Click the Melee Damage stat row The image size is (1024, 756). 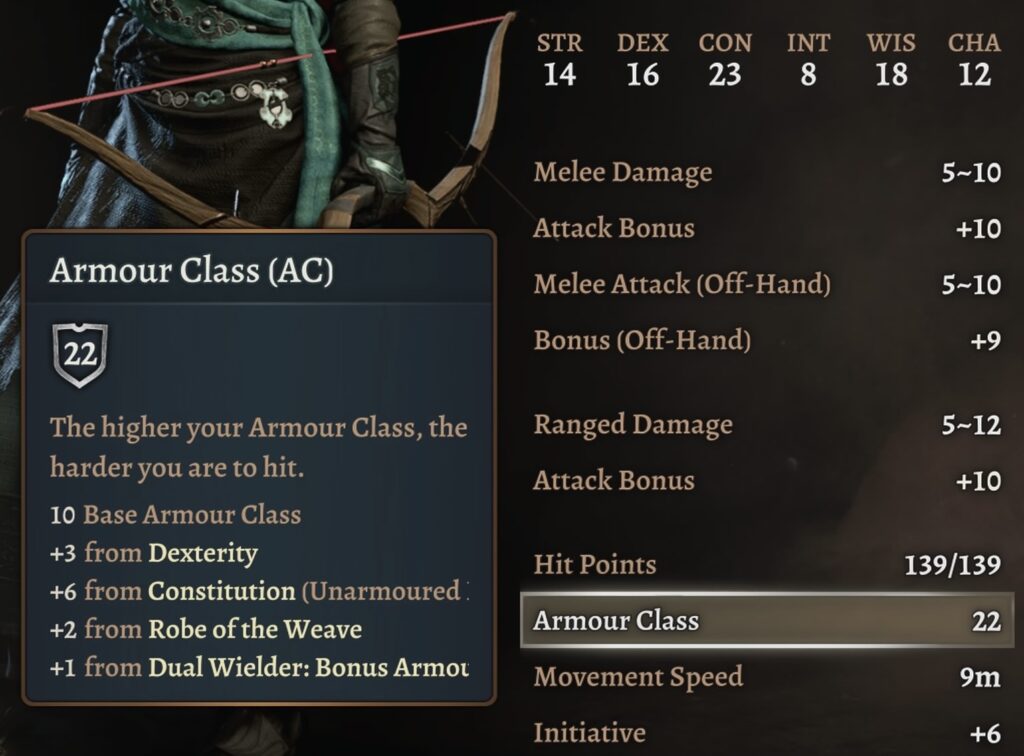(766, 172)
